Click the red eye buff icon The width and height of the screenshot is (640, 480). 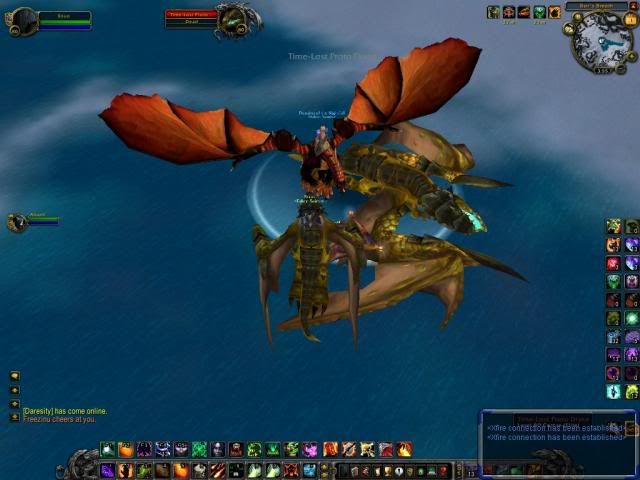click(x=509, y=12)
